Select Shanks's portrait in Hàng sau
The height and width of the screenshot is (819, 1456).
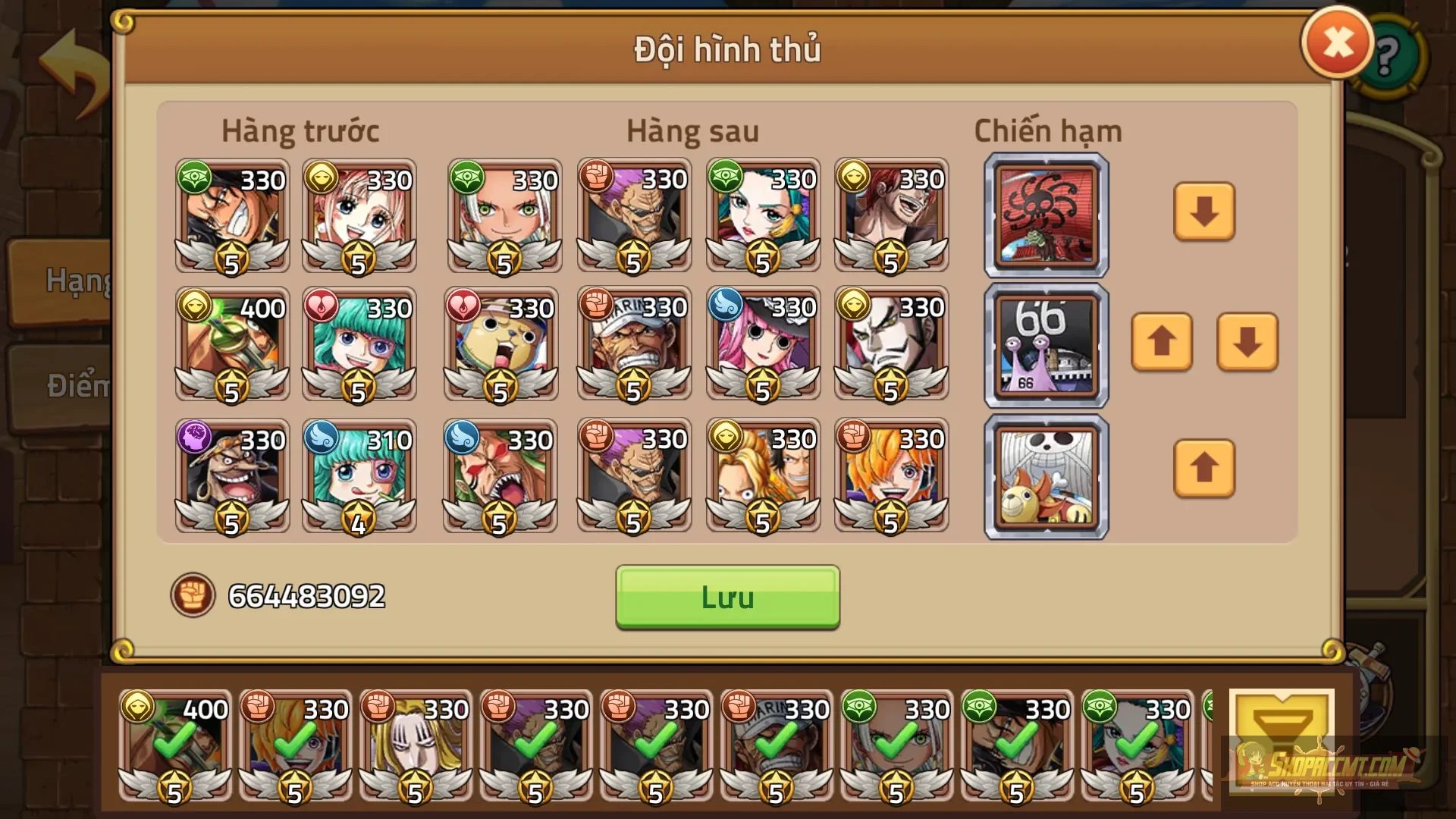click(x=891, y=216)
